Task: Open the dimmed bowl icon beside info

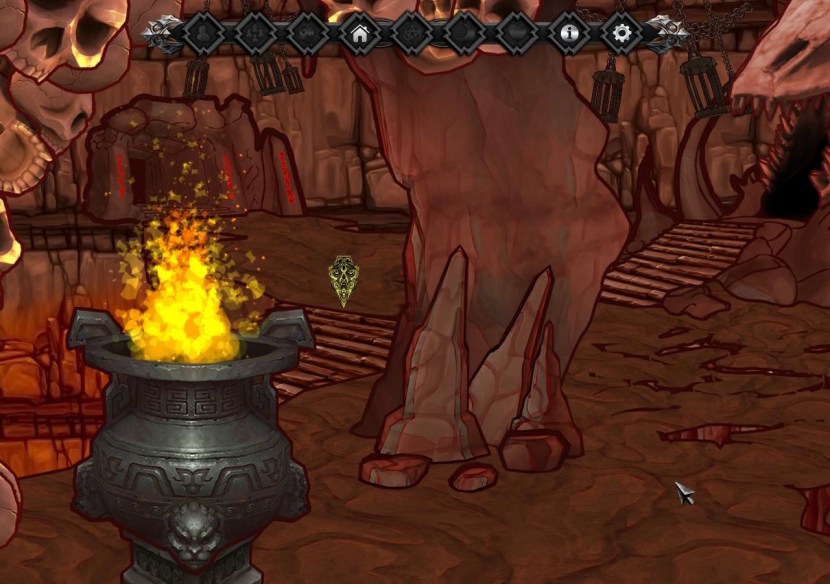Action: pos(517,34)
